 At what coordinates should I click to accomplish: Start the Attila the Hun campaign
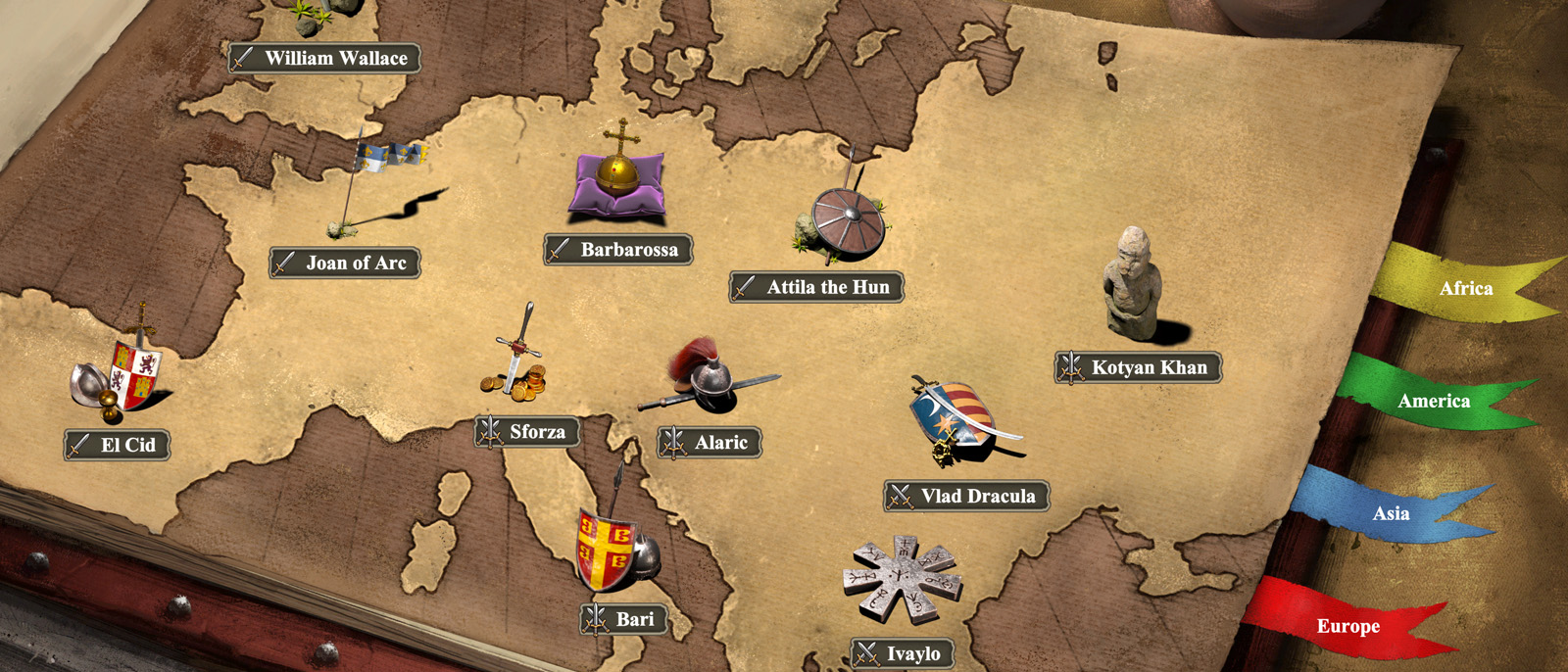(816, 287)
